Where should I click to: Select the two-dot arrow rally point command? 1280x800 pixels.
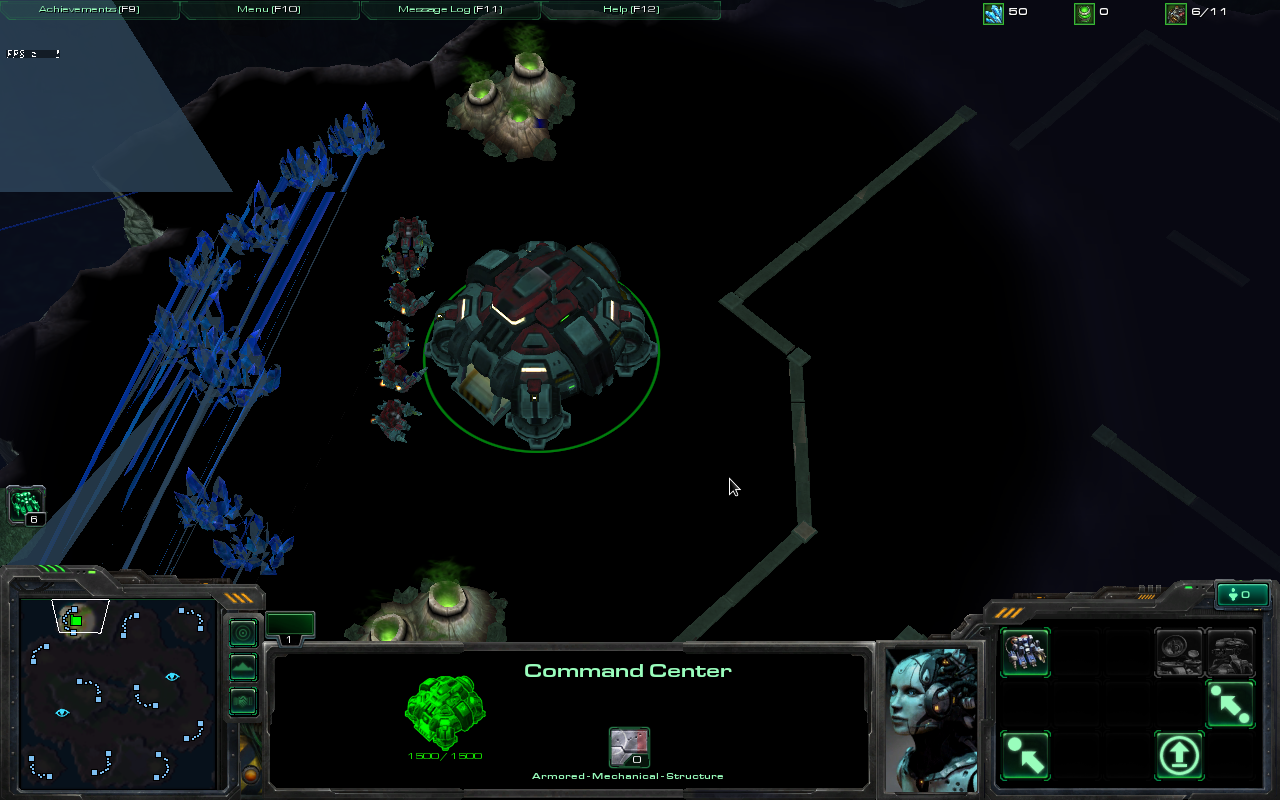[x=1230, y=704]
